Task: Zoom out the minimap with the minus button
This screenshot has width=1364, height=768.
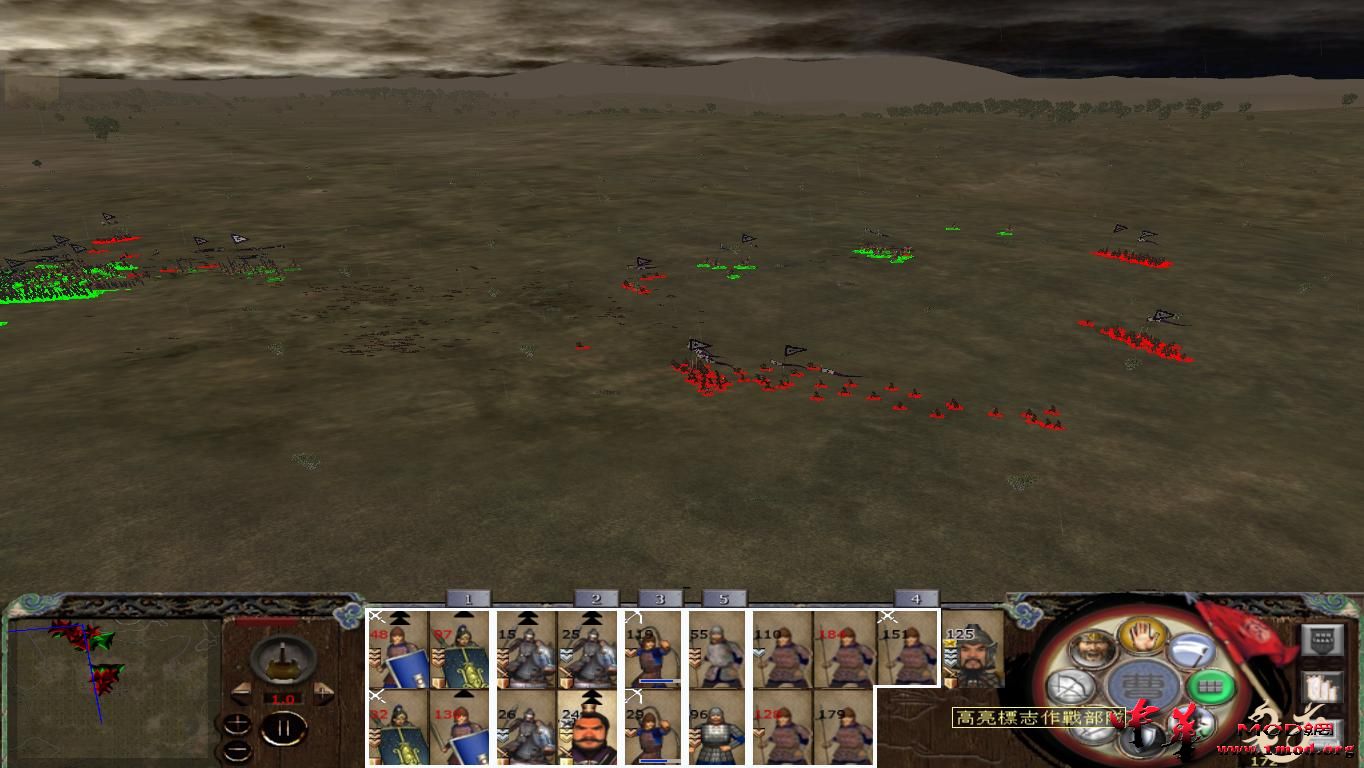Action: (x=237, y=751)
